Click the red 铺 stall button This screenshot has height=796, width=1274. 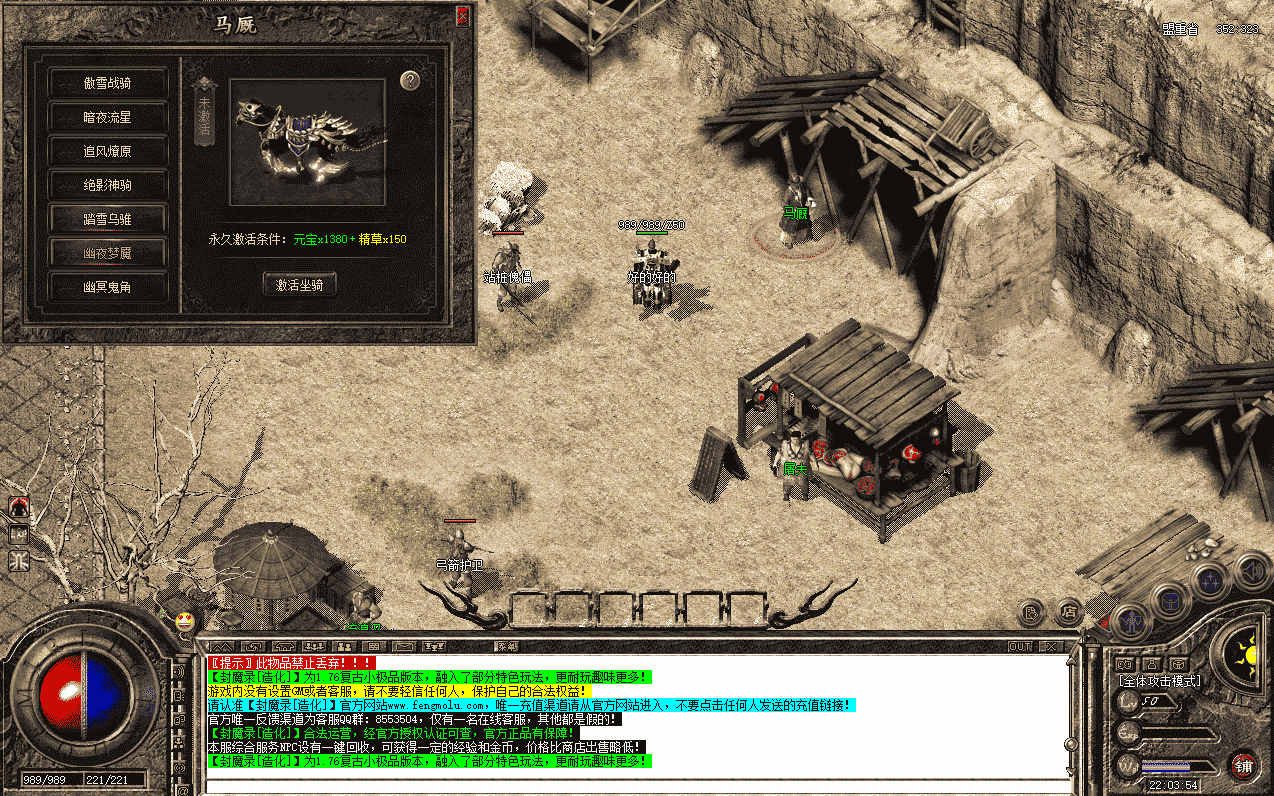(x=1243, y=765)
